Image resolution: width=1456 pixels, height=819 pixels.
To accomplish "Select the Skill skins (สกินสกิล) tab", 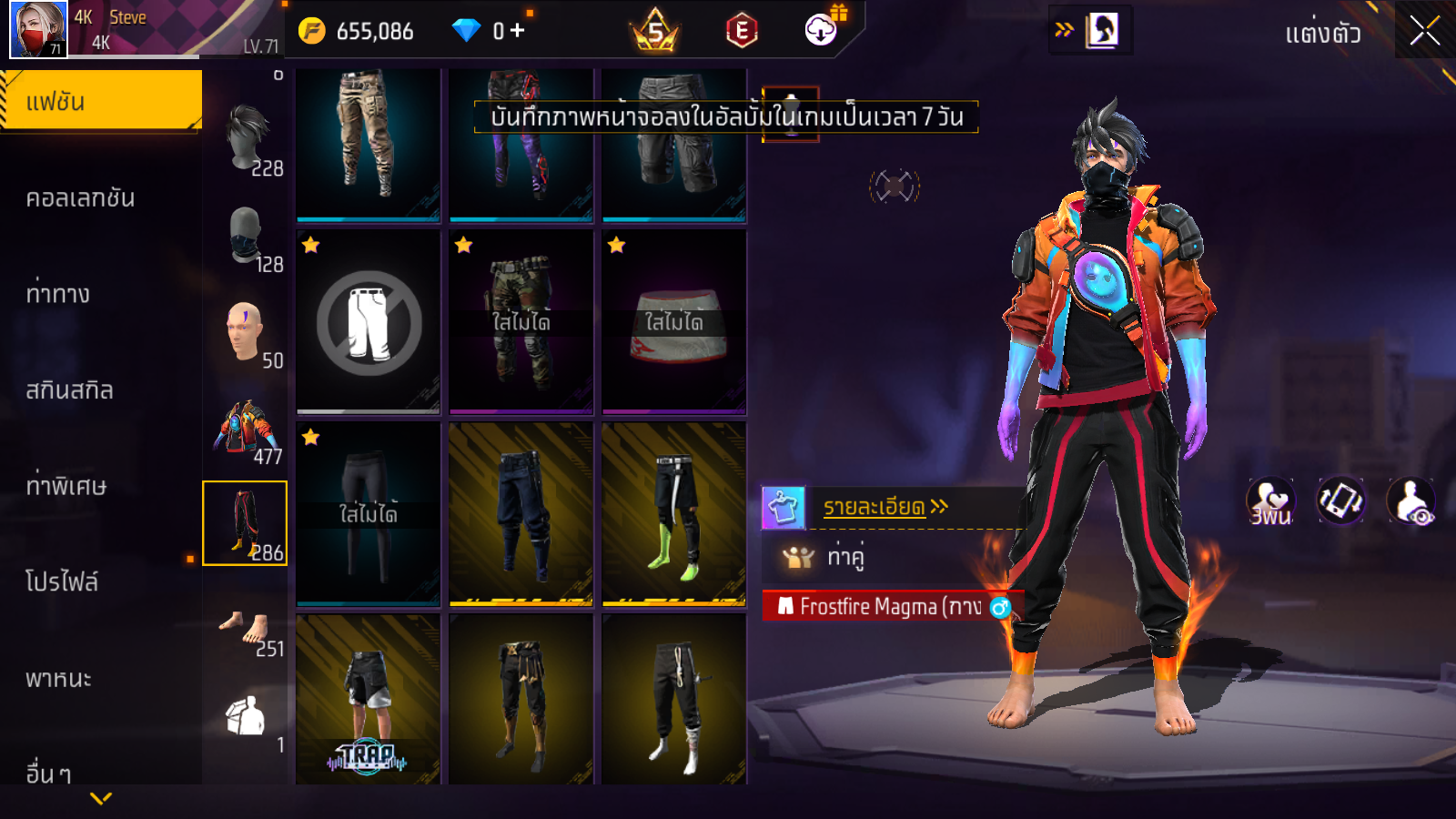I will click(69, 390).
